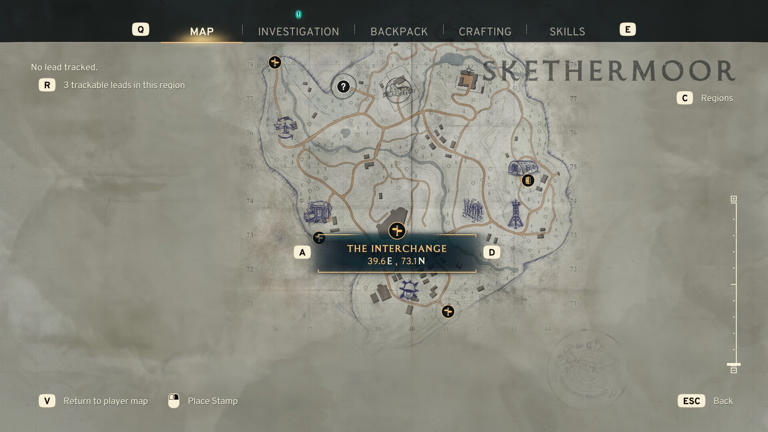This screenshot has width=768, height=432.
Task: Select the Map tab
Action: coord(202,31)
